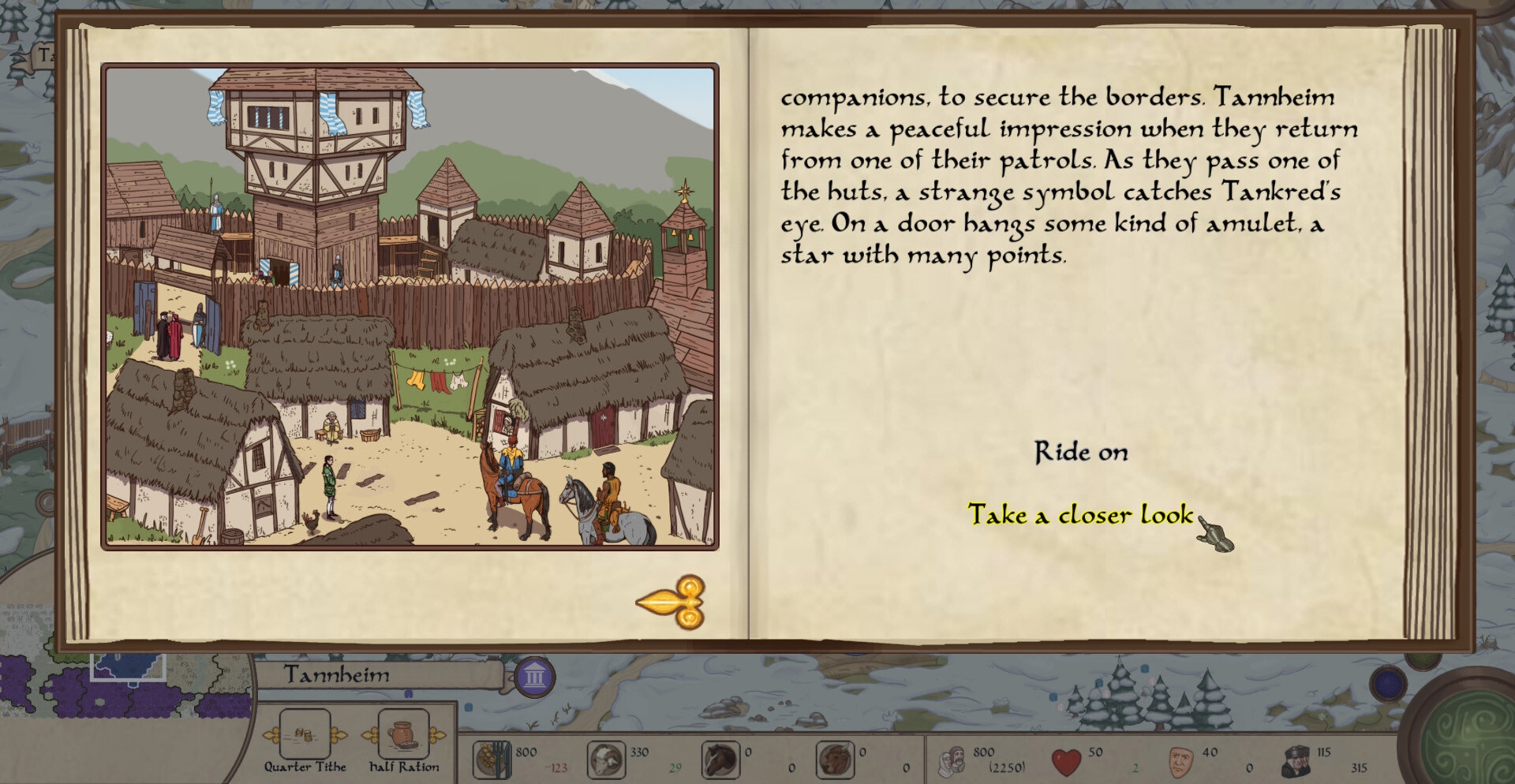Click the small dark blue orb button
The width and height of the screenshot is (1515, 784).
pyautogui.click(x=1390, y=683)
